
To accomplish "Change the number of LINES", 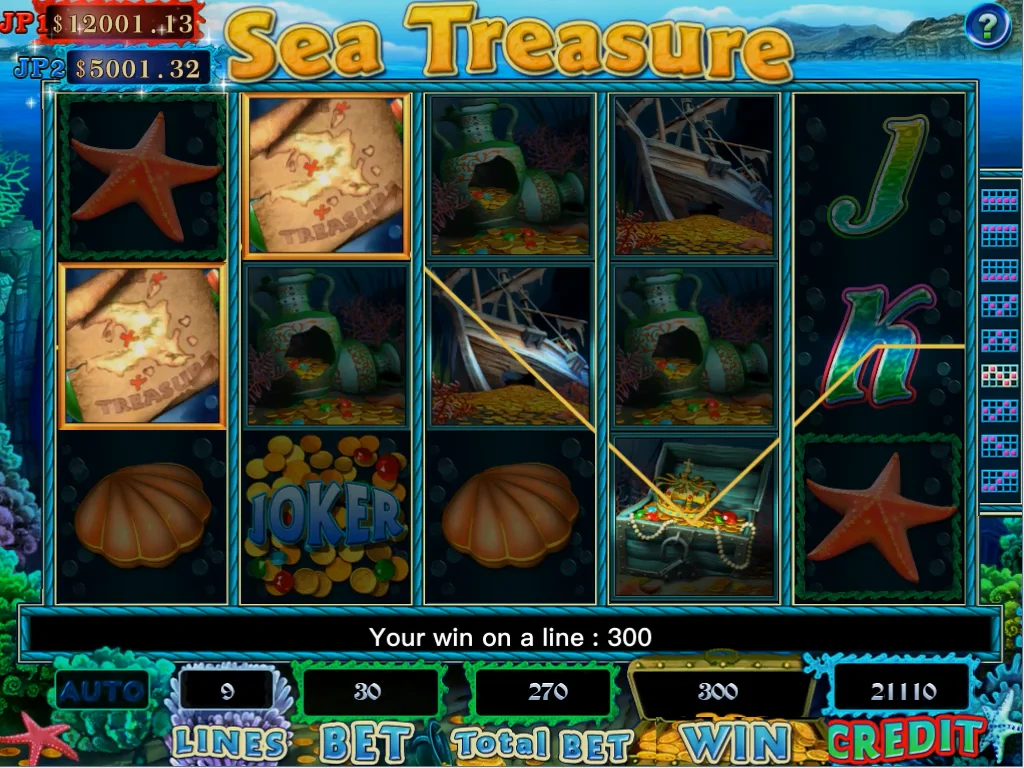I will click(x=228, y=692).
